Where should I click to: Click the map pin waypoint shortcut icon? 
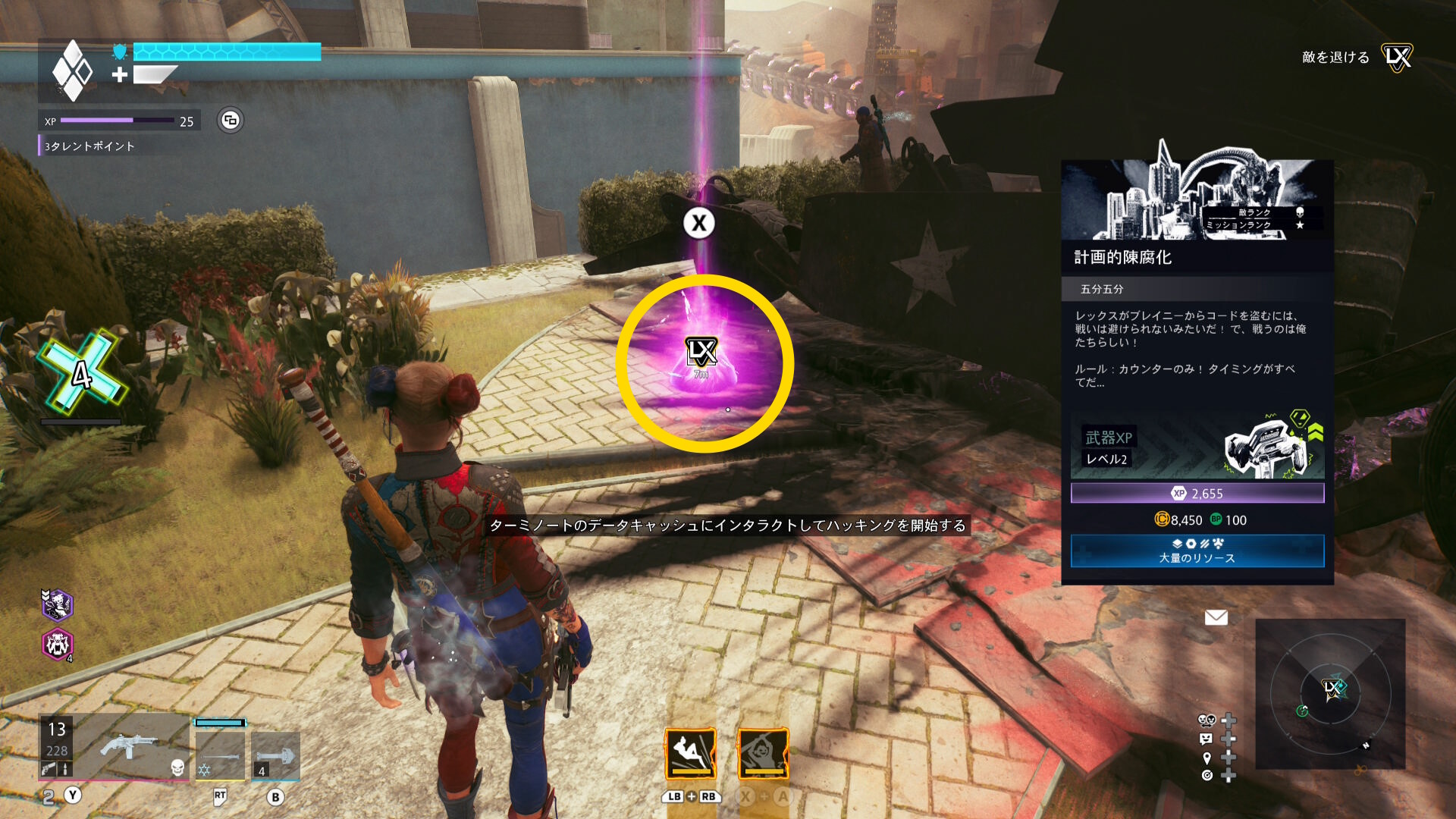[x=1207, y=758]
